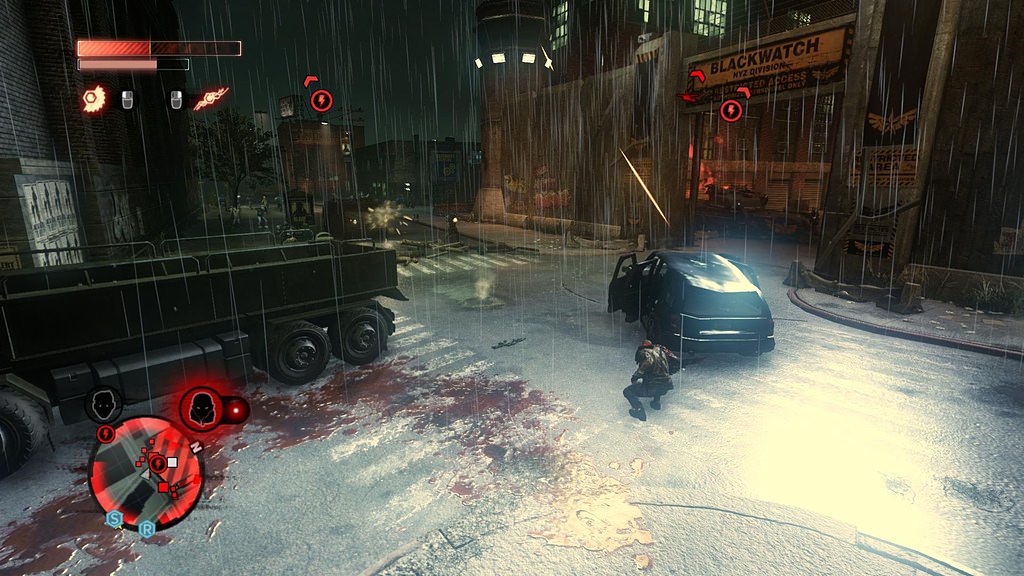This screenshot has height=576, width=1024.
Task: Click the lightning objective marker by Blackwatch sign
Action: pyautogui.click(x=731, y=110)
